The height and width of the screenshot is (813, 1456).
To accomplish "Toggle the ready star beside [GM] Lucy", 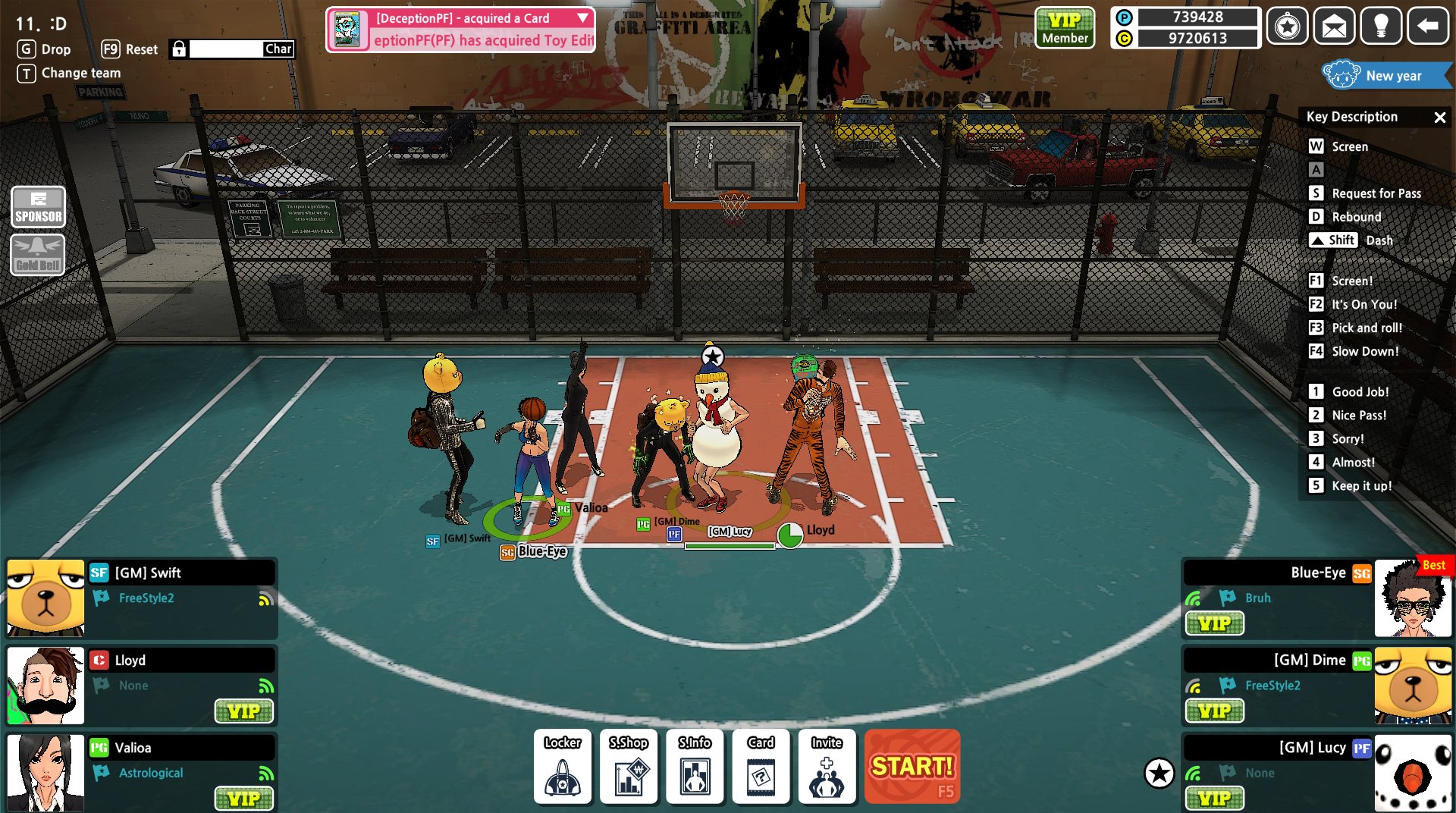I will point(1159,774).
